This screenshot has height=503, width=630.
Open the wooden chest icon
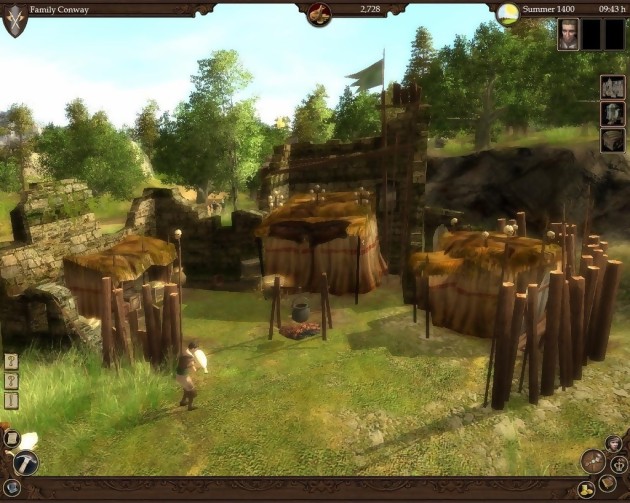click(612, 140)
